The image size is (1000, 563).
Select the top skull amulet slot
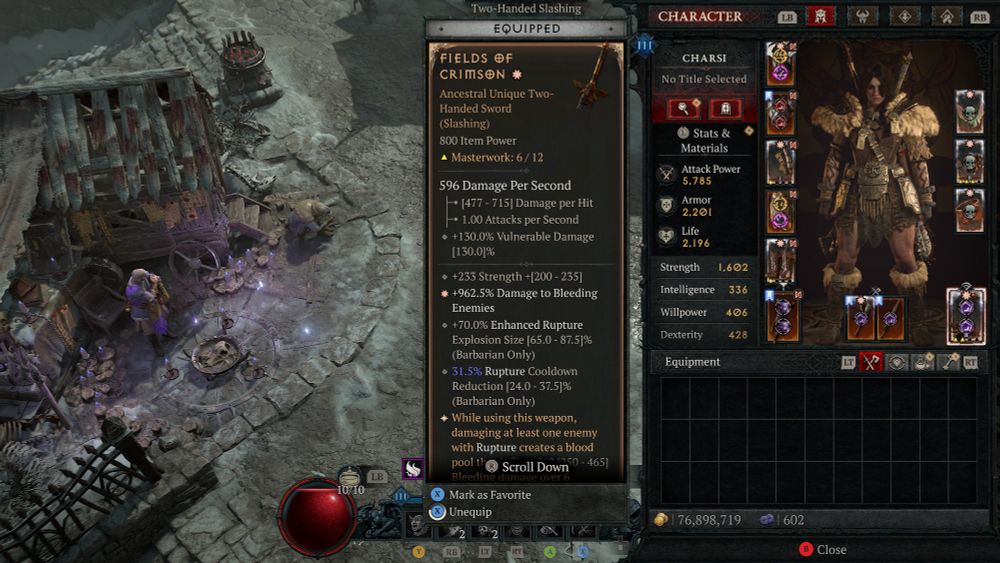pyautogui.click(x=969, y=110)
